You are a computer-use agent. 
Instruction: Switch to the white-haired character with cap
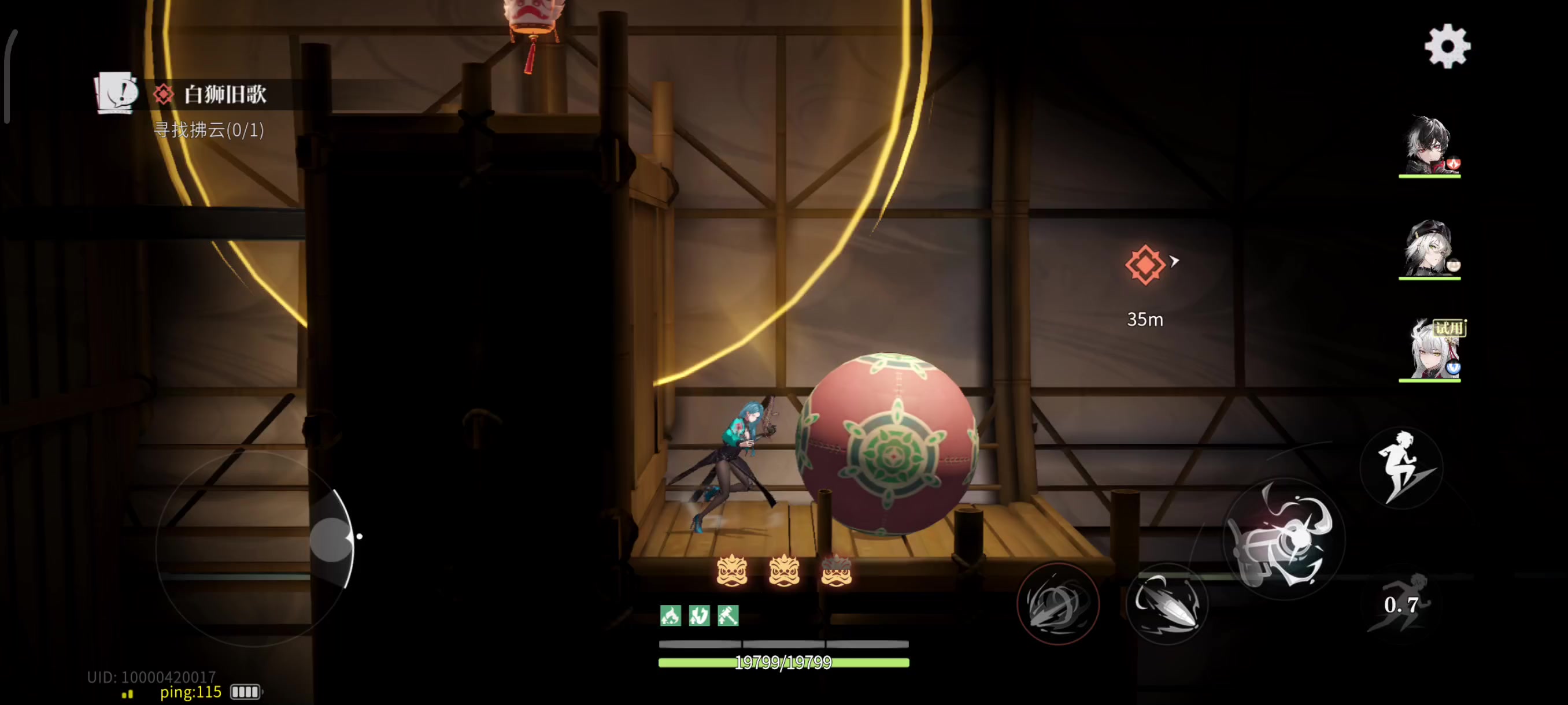1429,249
